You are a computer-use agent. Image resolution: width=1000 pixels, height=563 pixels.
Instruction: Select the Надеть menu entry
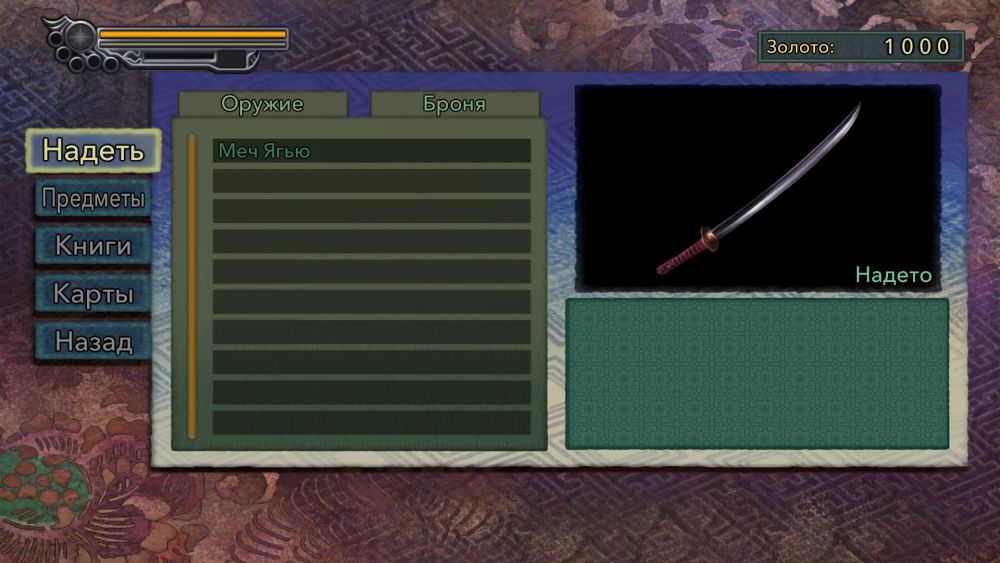point(93,151)
